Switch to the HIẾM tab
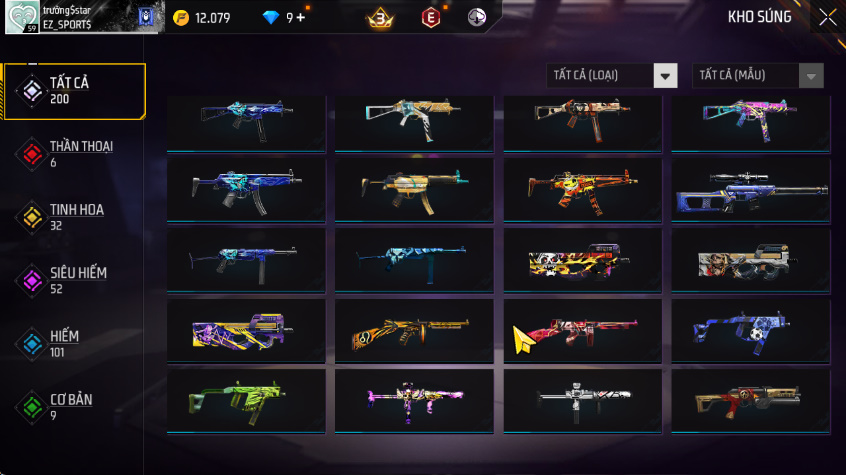This screenshot has height=475, width=846. pyautogui.click(x=74, y=343)
